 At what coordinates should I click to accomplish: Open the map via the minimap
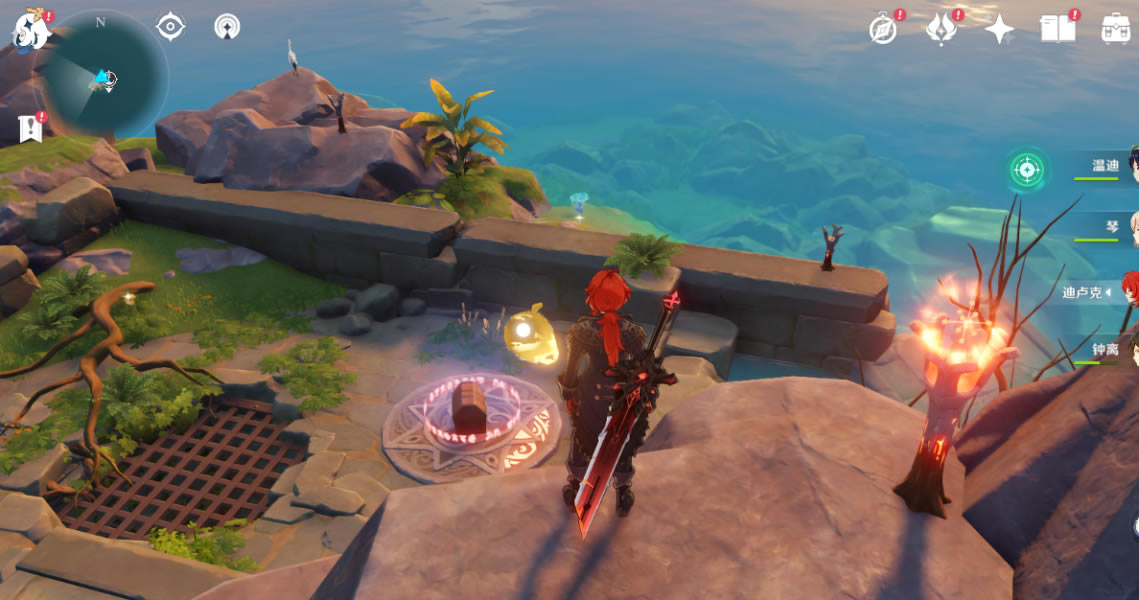pos(104,76)
